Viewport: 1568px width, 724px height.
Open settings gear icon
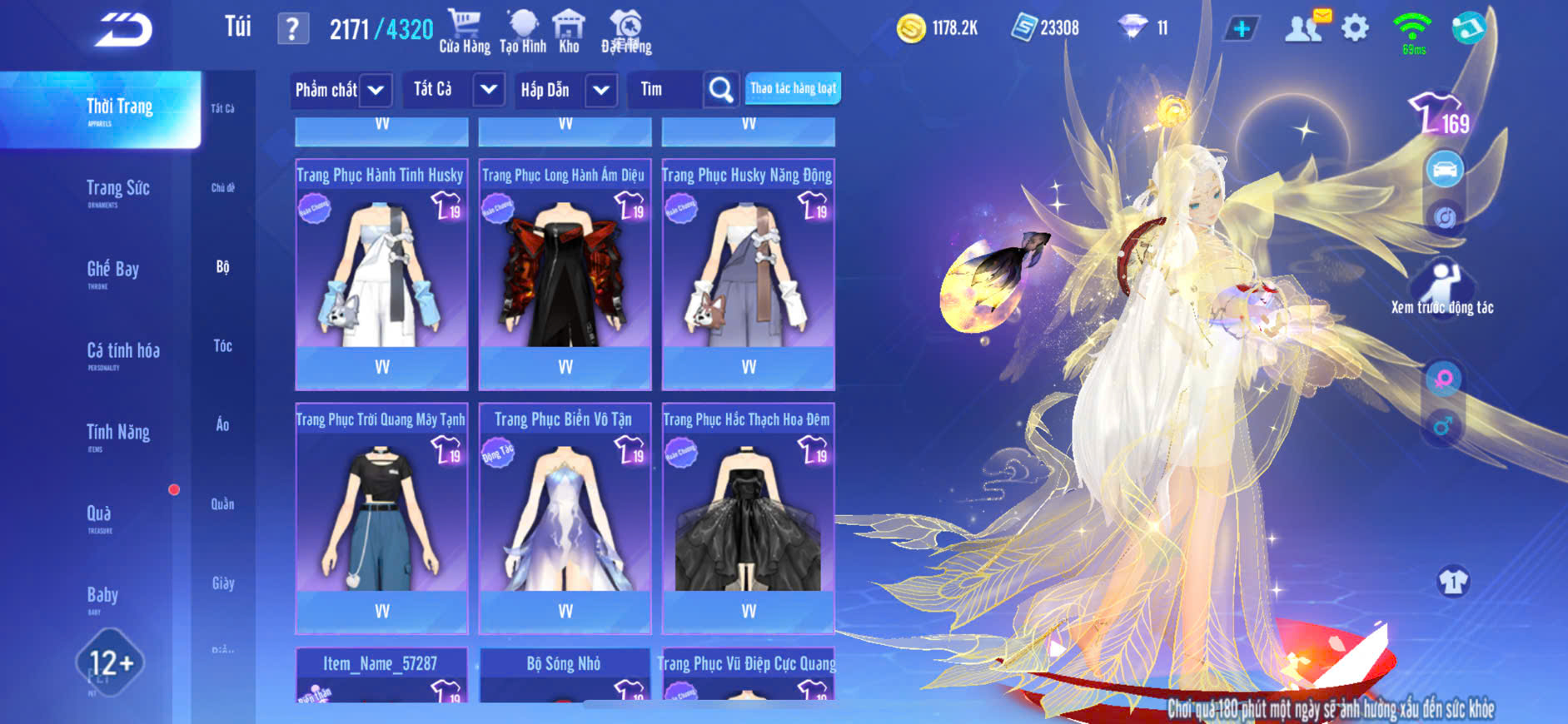1355,29
